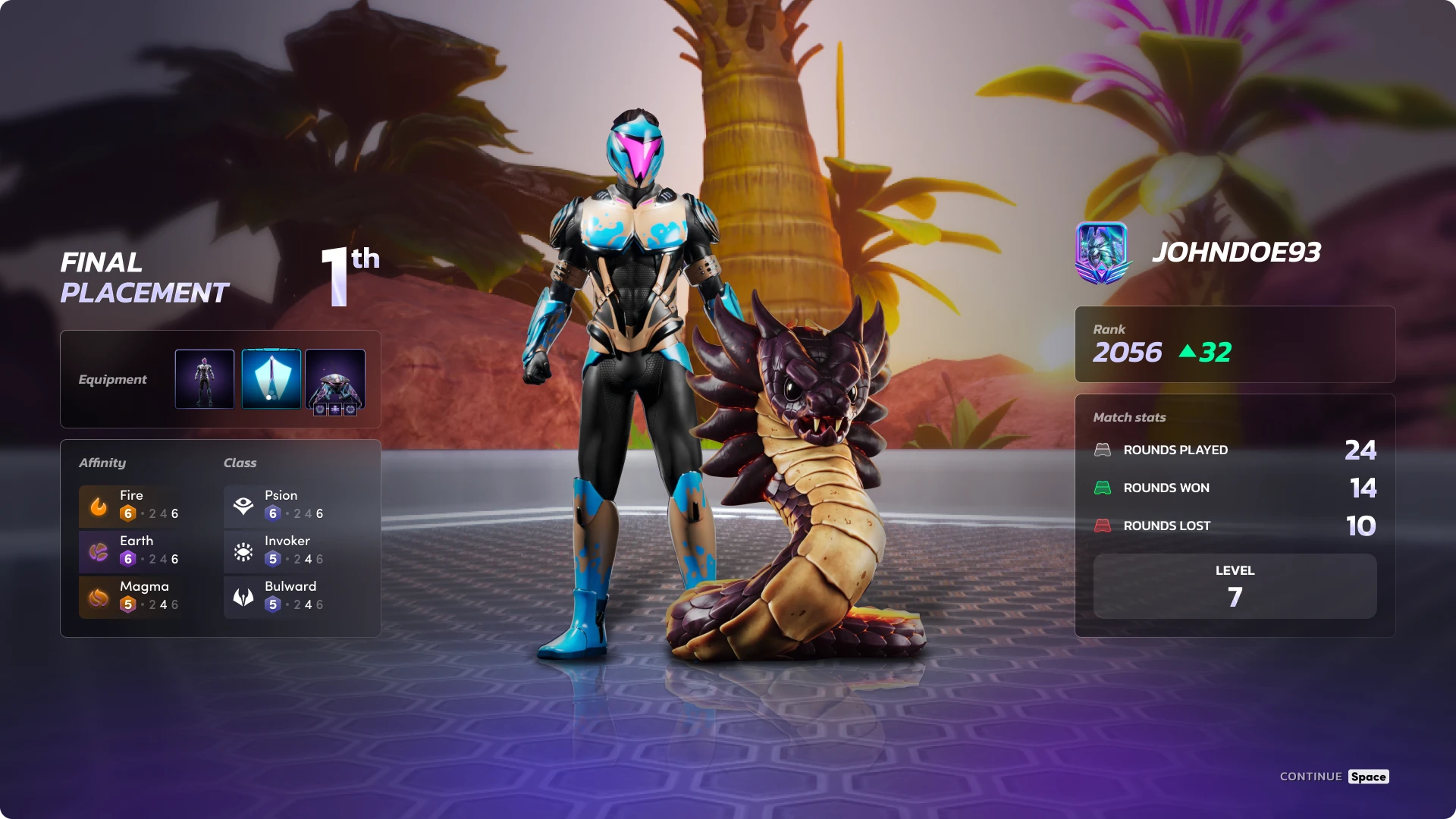The image size is (1456, 819).
Task: Open the third equipment item slot
Action: pyautogui.click(x=335, y=379)
